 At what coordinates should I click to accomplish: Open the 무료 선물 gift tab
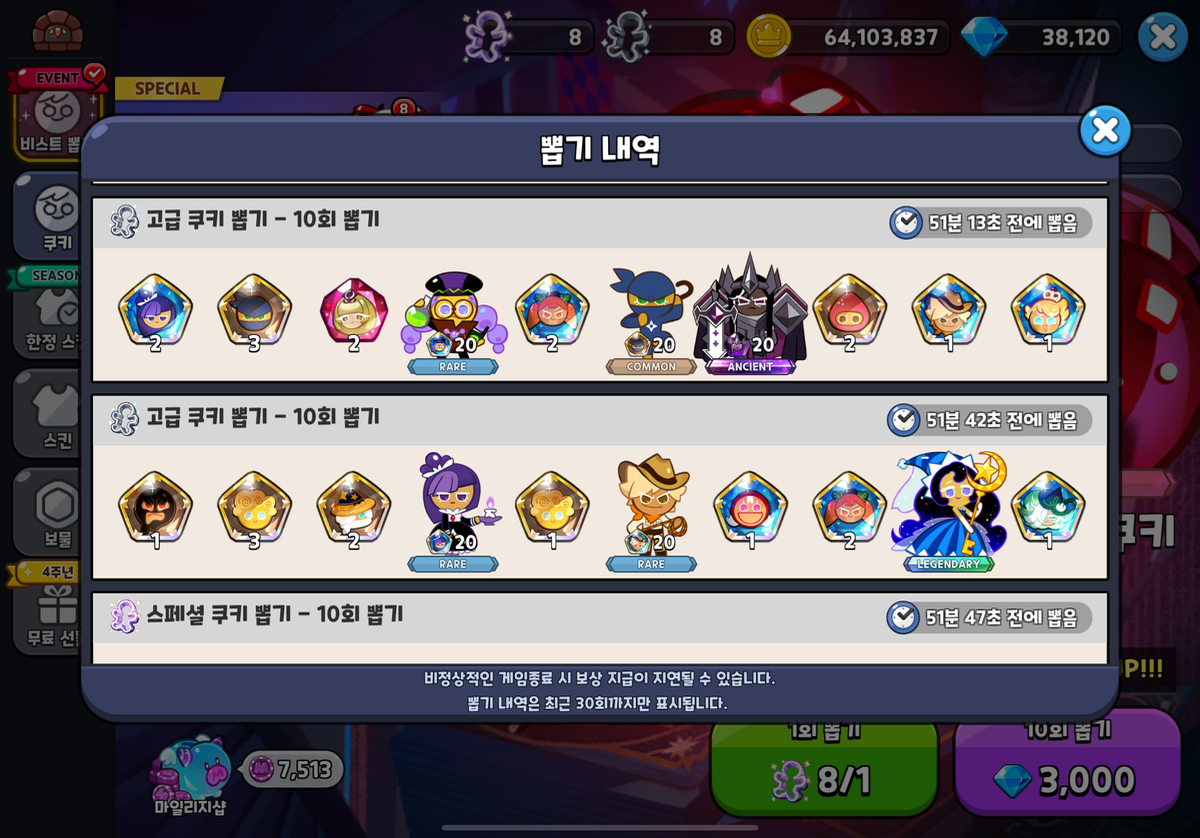[55, 610]
